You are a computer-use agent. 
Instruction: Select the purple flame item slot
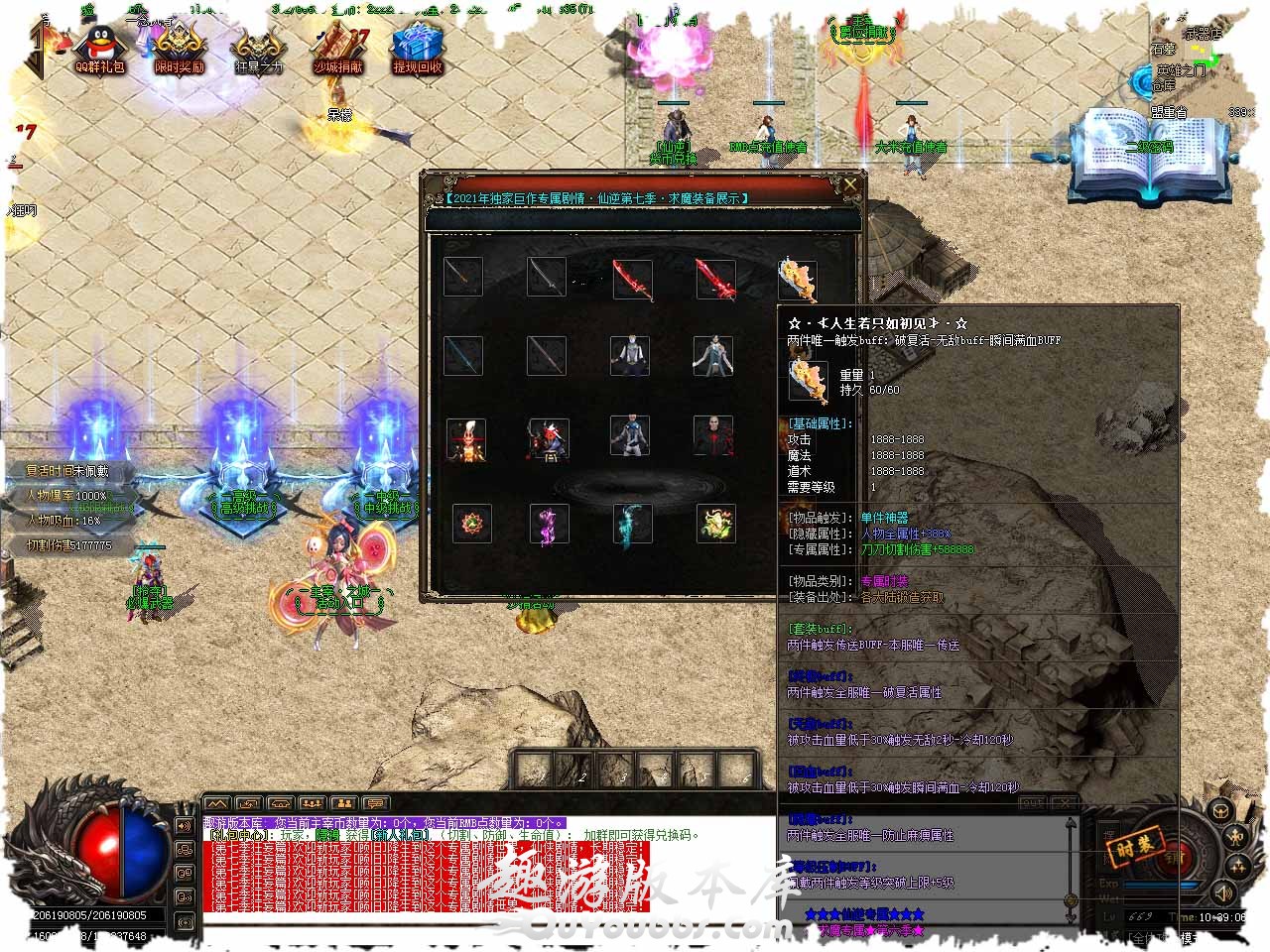pyautogui.click(x=549, y=525)
